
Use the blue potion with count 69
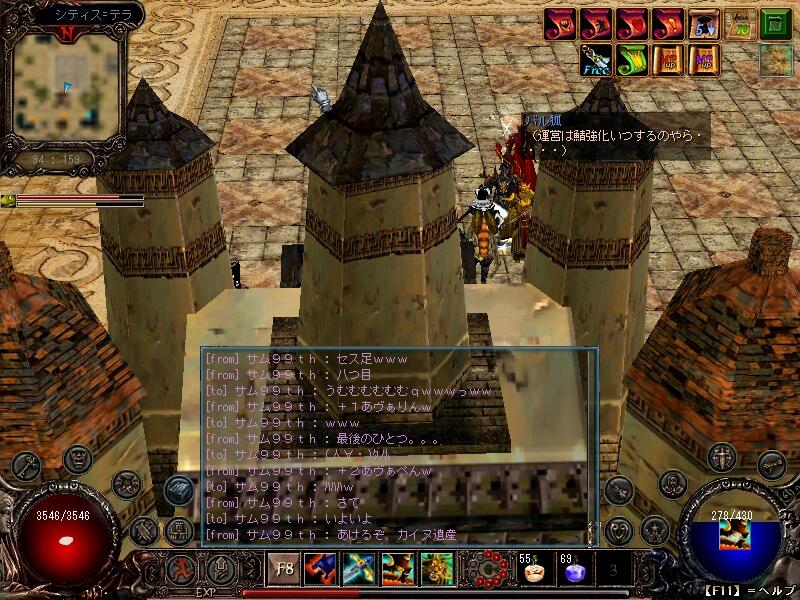[573, 570]
